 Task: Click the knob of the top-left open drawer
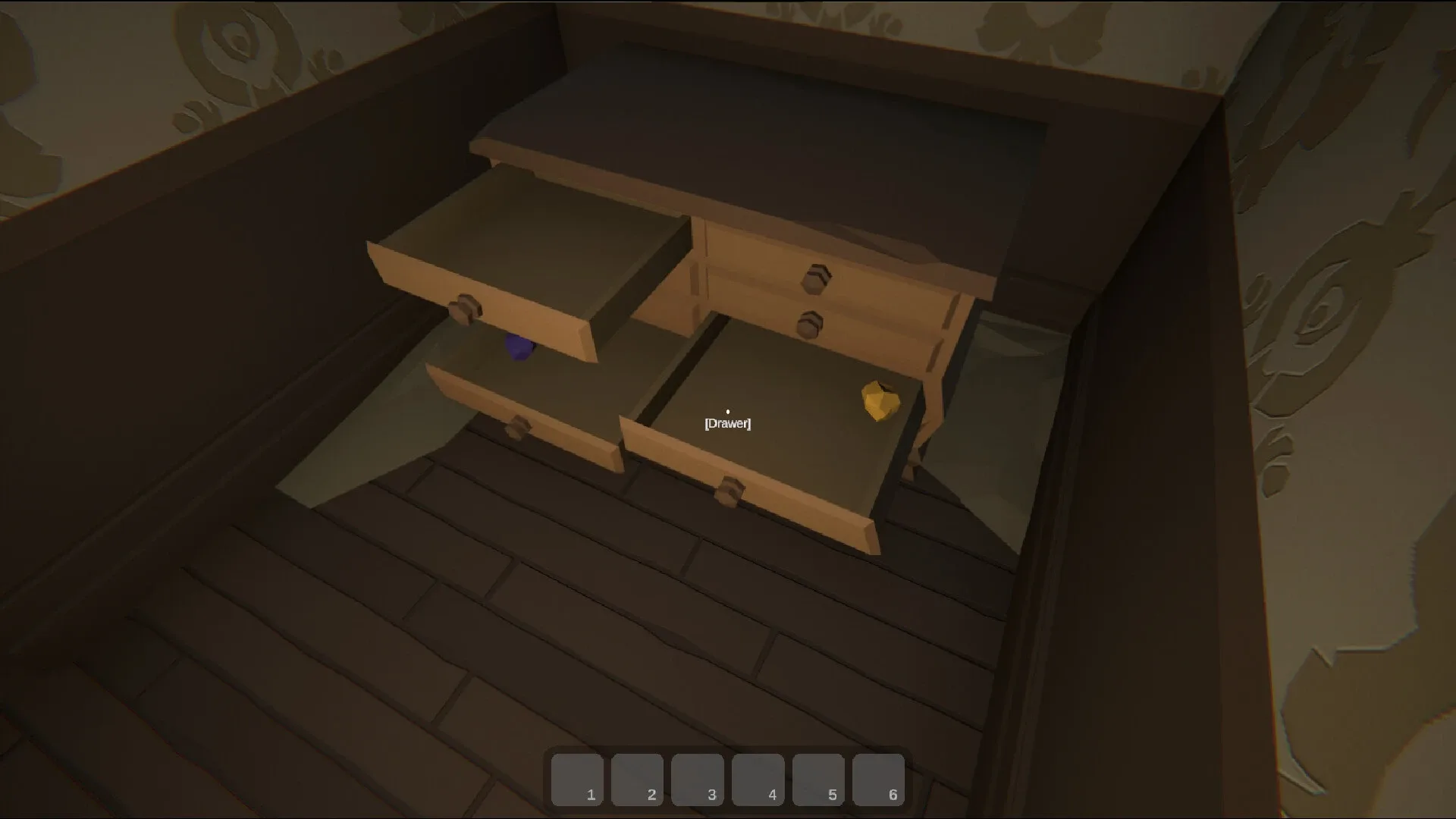coord(466,306)
